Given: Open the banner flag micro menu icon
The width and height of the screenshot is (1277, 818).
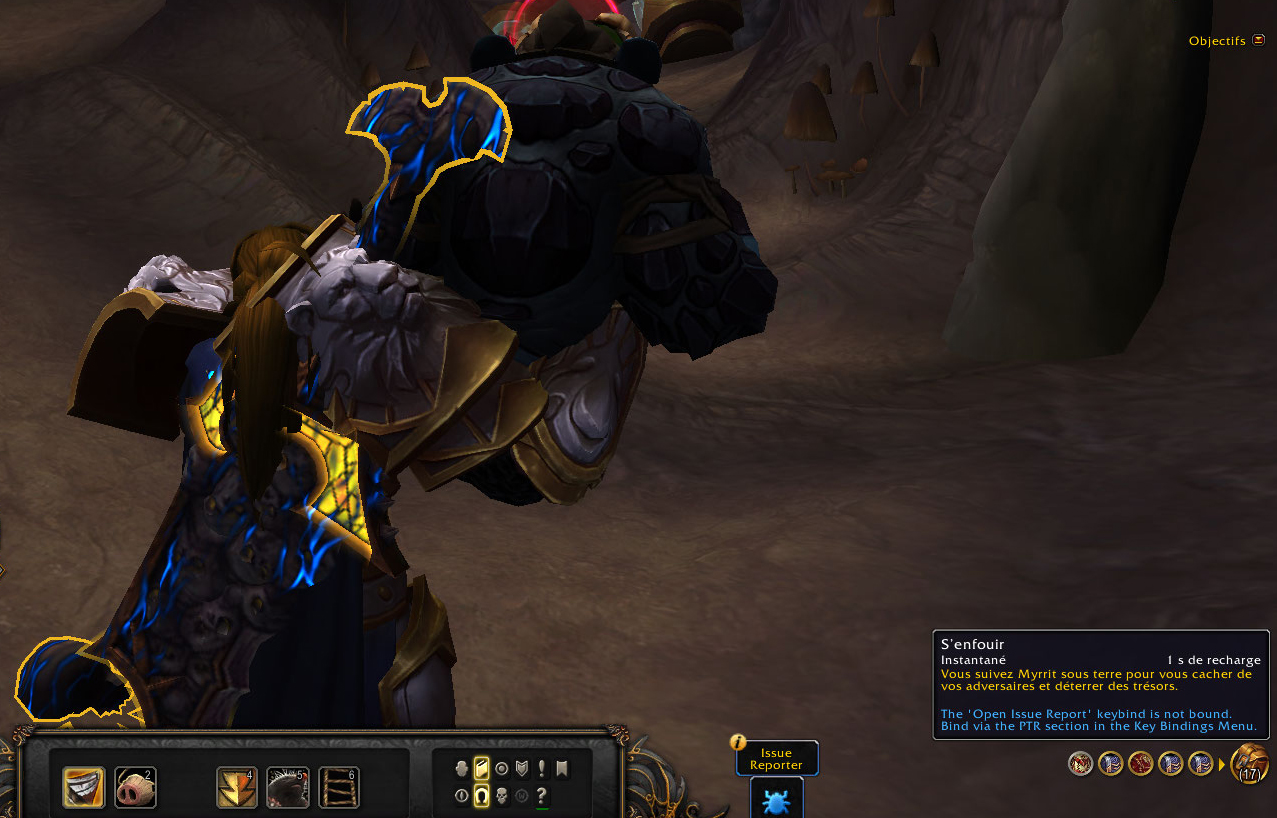Looking at the screenshot, I should [x=562, y=768].
